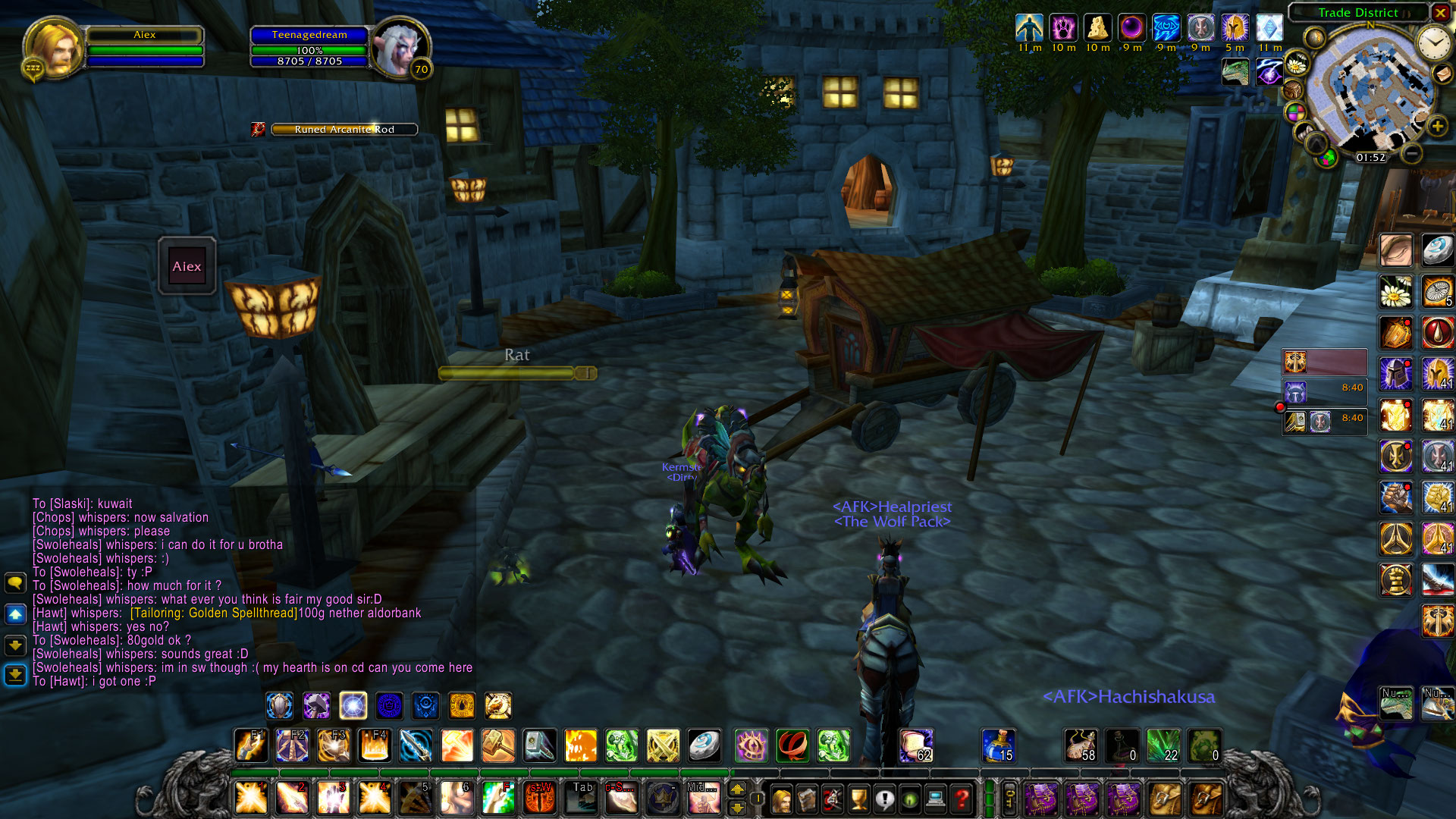Open the clock next to the minimap

(1433, 43)
